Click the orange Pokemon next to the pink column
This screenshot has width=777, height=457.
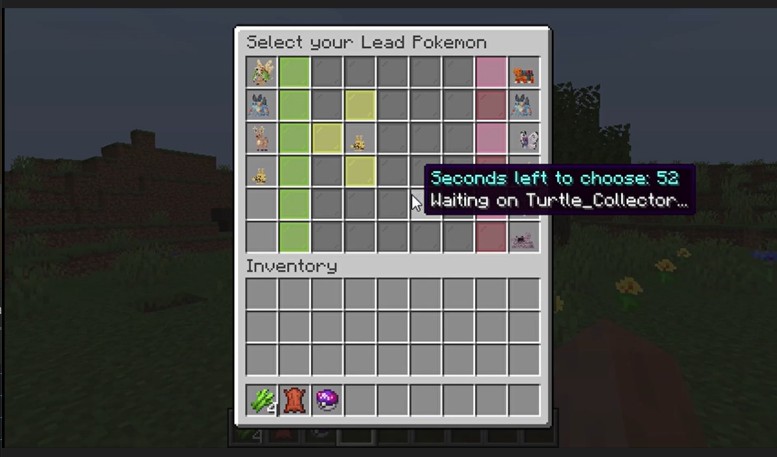coord(523,73)
